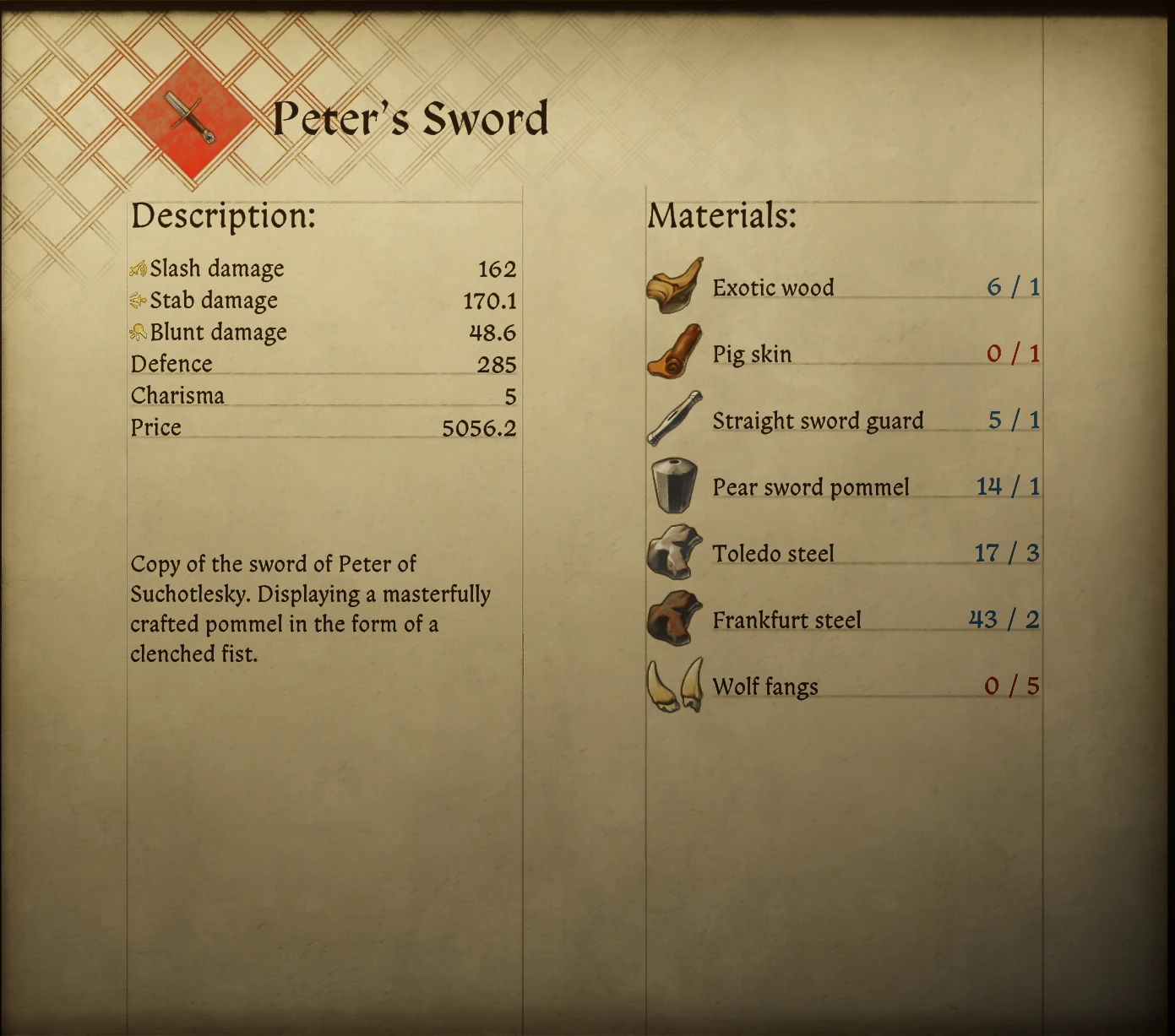Click the Slash damage weapon icon
Screen dimensions: 1175x1036
[139, 267]
